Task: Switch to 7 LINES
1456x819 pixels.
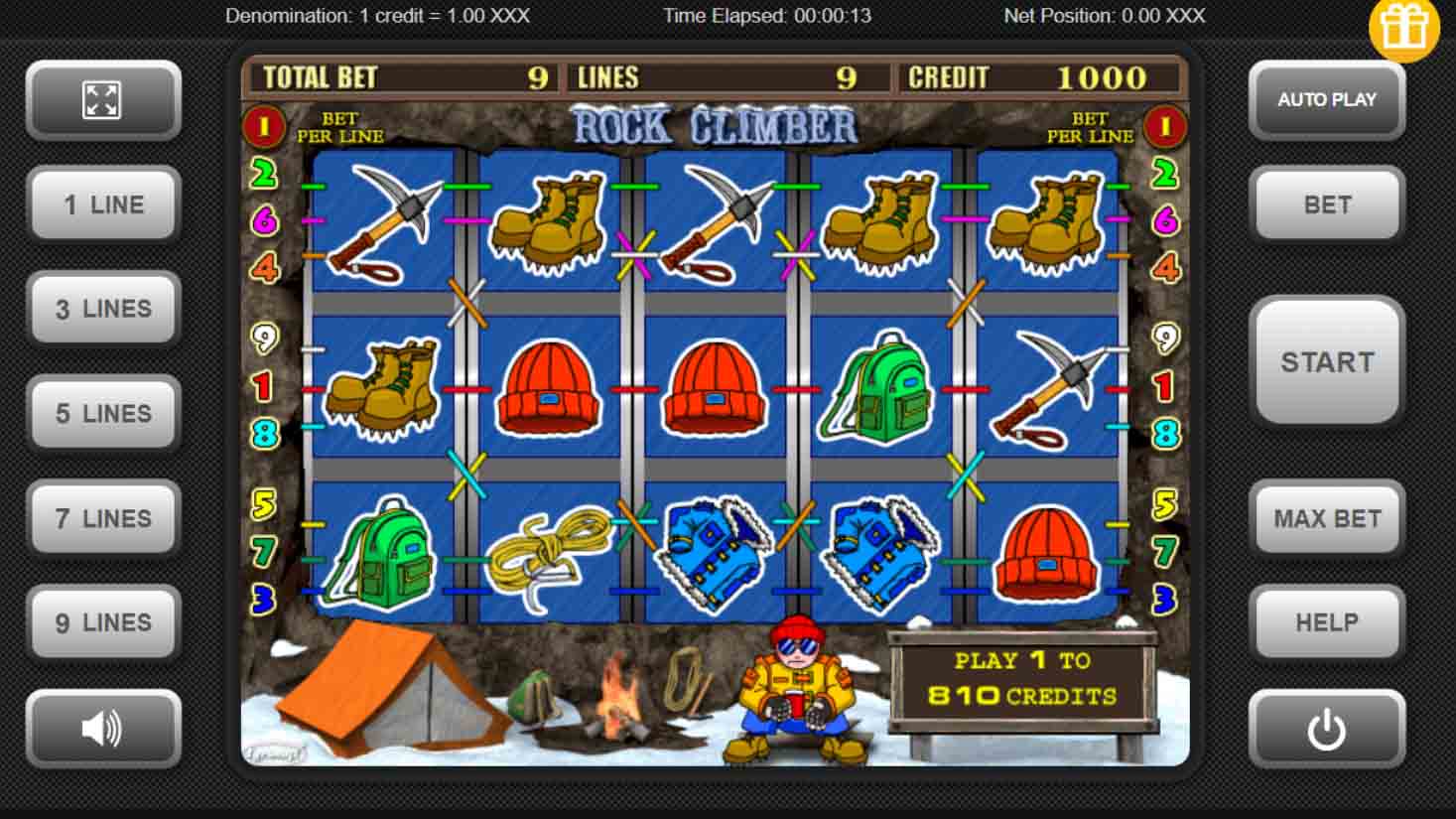Action: (x=103, y=518)
